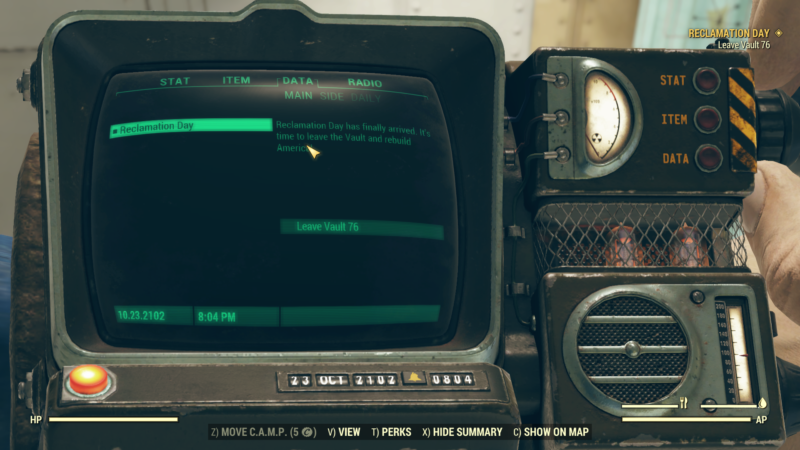The image size is (800, 450).
Task: Click HIDE SUMMARY in the bottom bar
Action: pos(462,432)
